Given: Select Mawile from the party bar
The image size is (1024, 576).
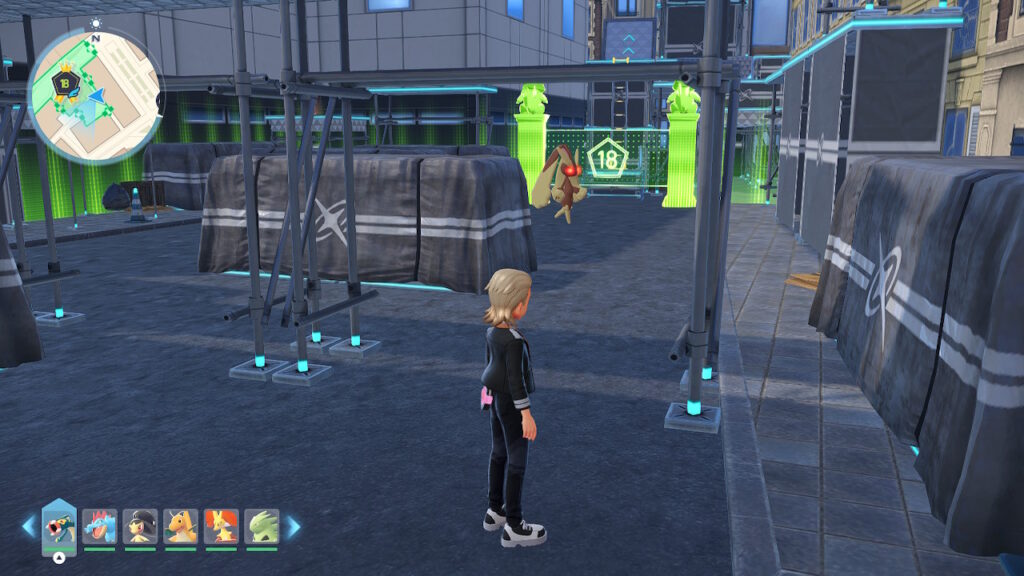Looking at the screenshot, I should pos(140,526).
